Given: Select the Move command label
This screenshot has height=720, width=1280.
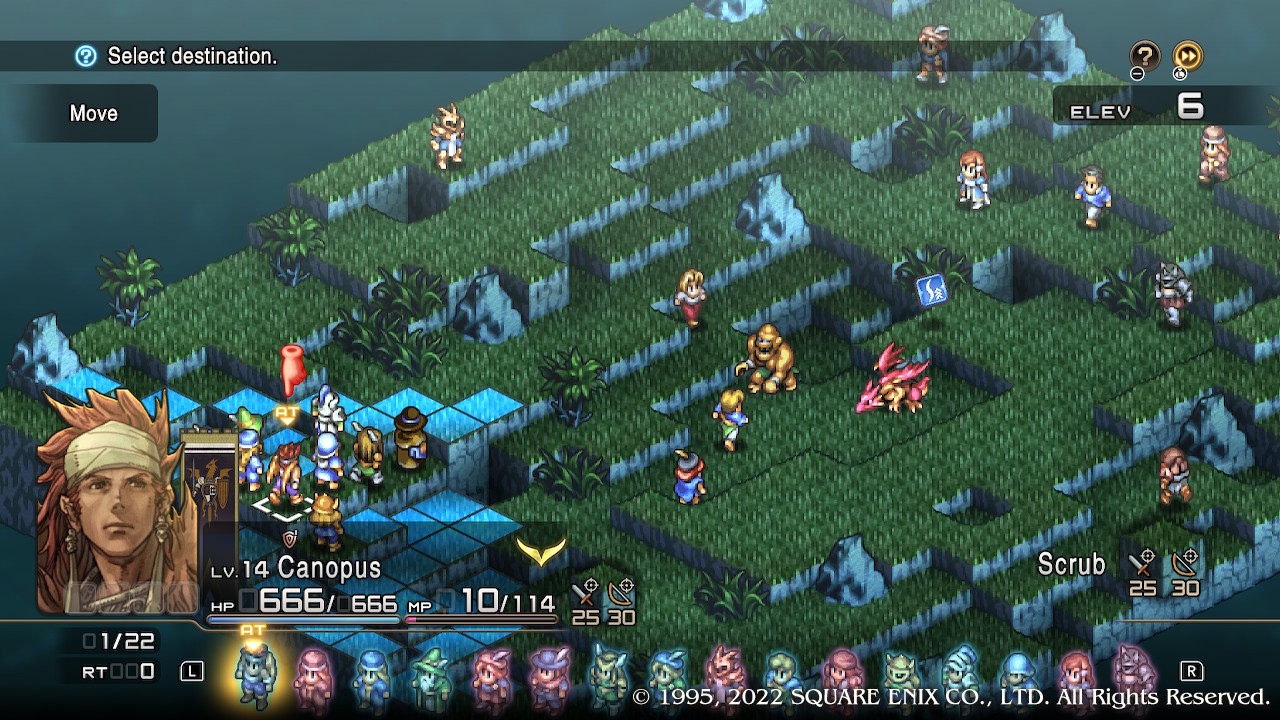Looking at the screenshot, I should [x=93, y=113].
